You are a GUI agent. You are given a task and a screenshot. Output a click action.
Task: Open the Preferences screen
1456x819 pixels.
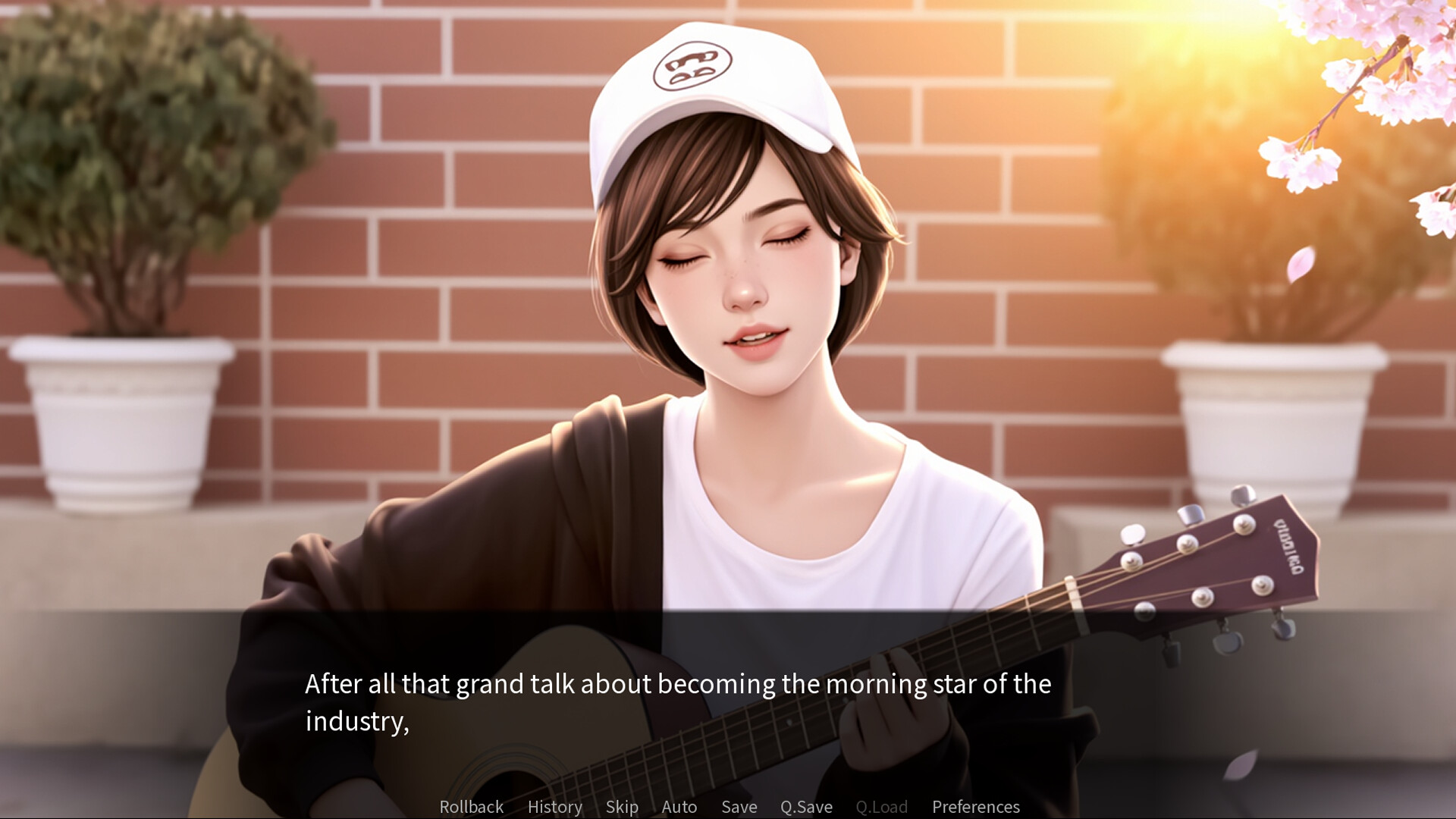[x=977, y=807]
